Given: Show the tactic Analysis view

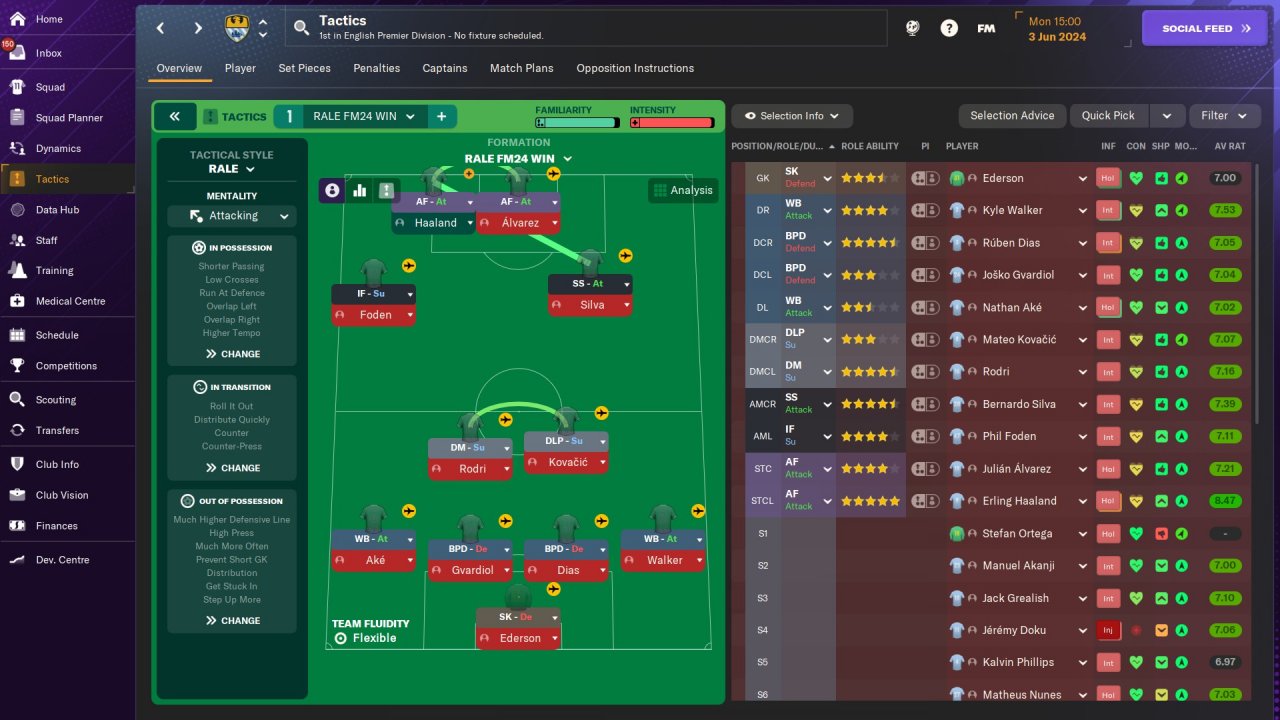Looking at the screenshot, I should (x=683, y=190).
